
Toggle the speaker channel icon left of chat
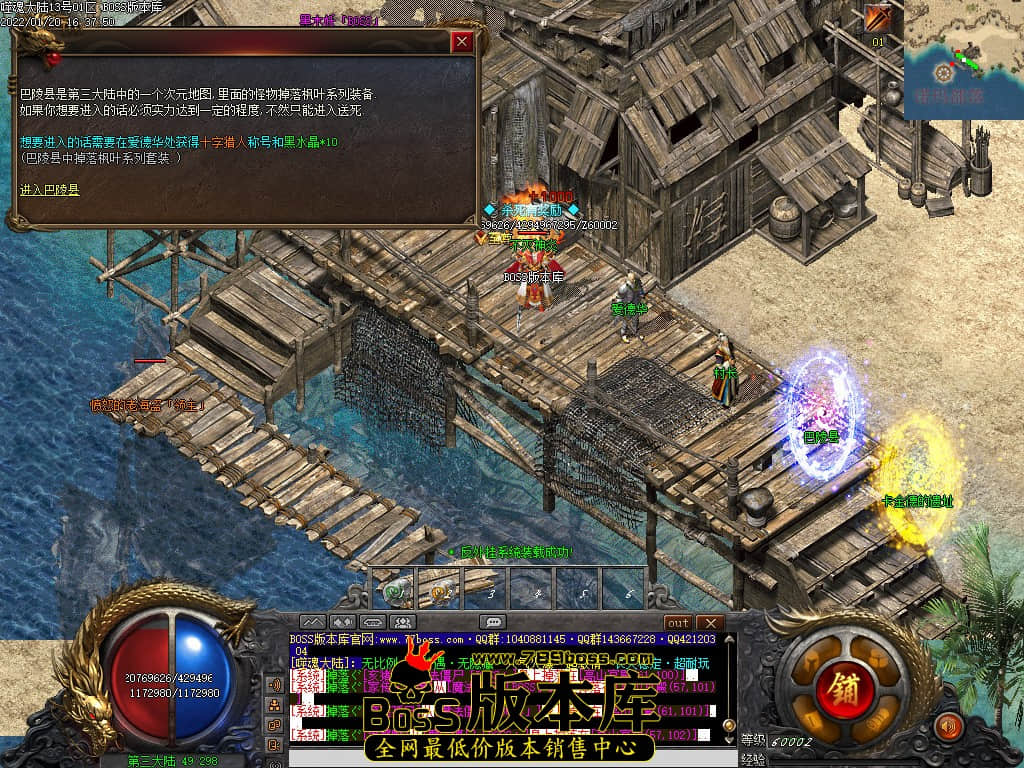tap(275, 685)
